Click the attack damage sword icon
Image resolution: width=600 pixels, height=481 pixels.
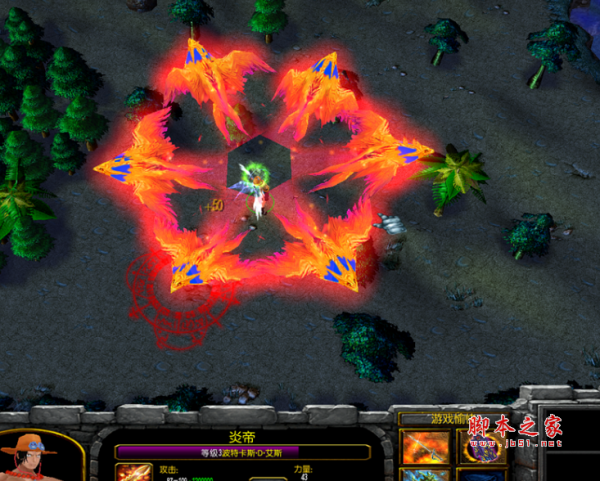click(134, 472)
